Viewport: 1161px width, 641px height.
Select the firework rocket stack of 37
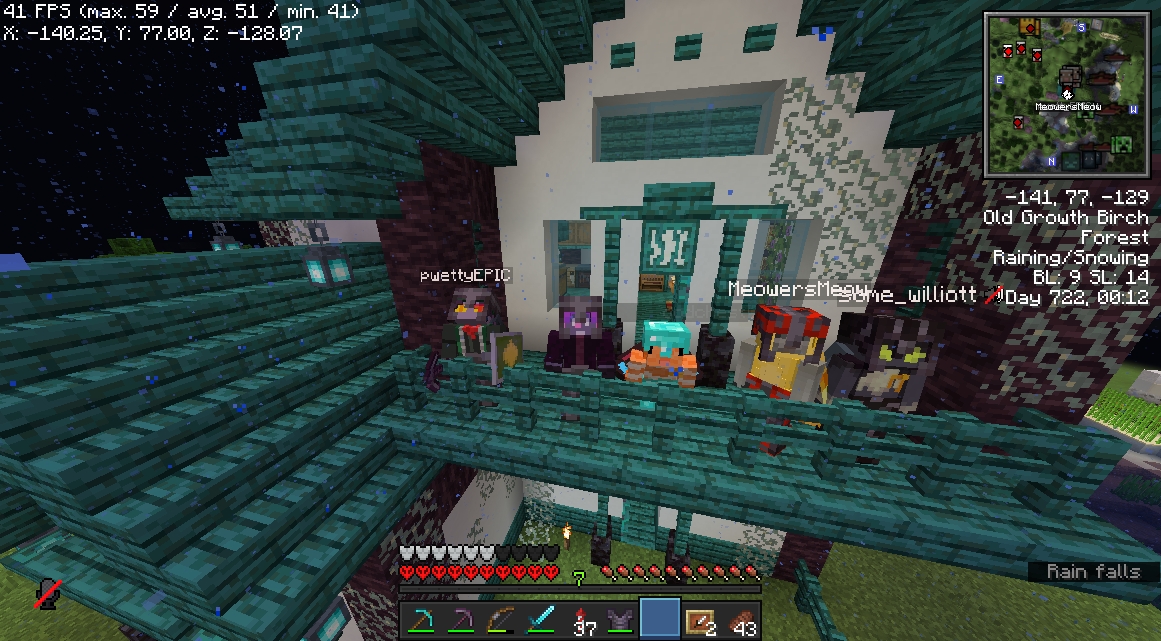coord(581,621)
